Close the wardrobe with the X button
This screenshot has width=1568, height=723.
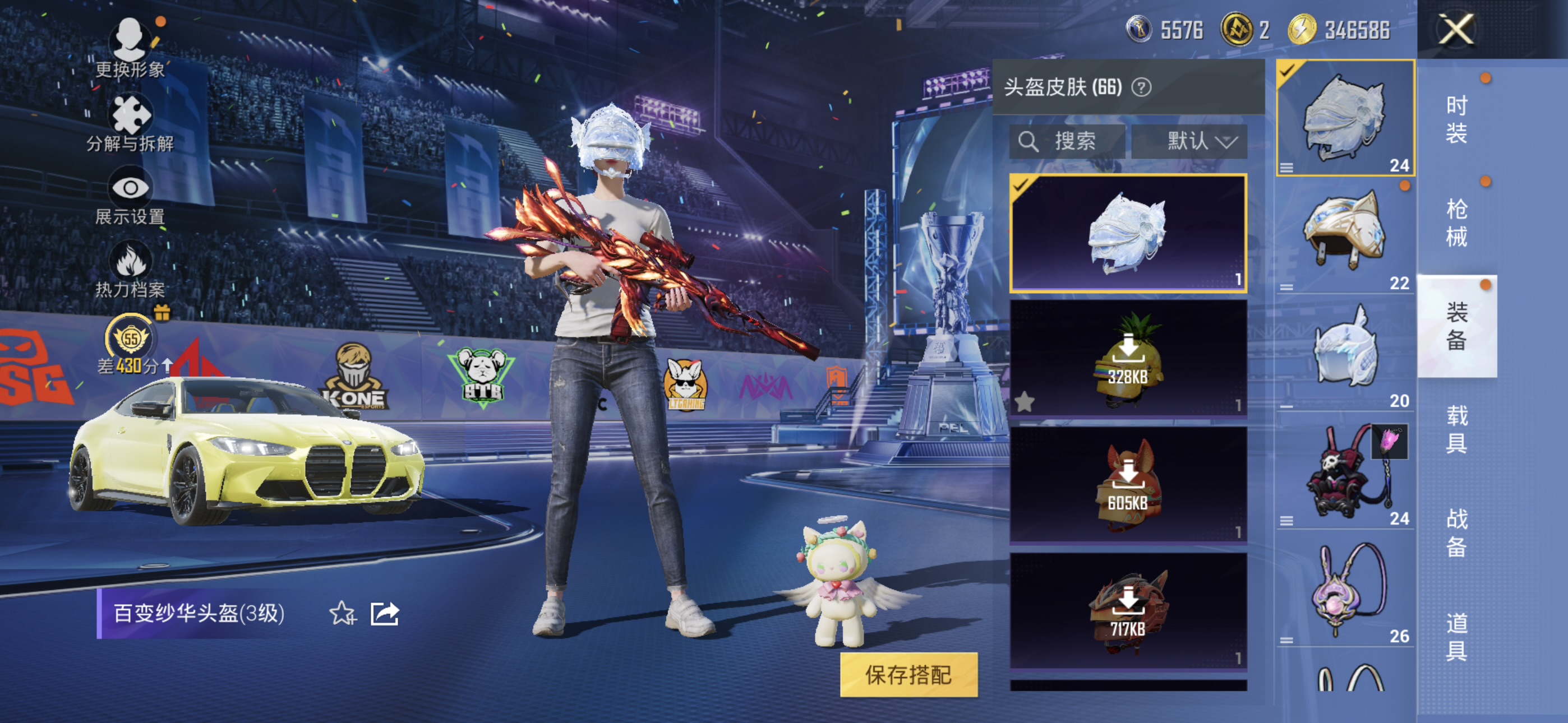tap(1455, 29)
